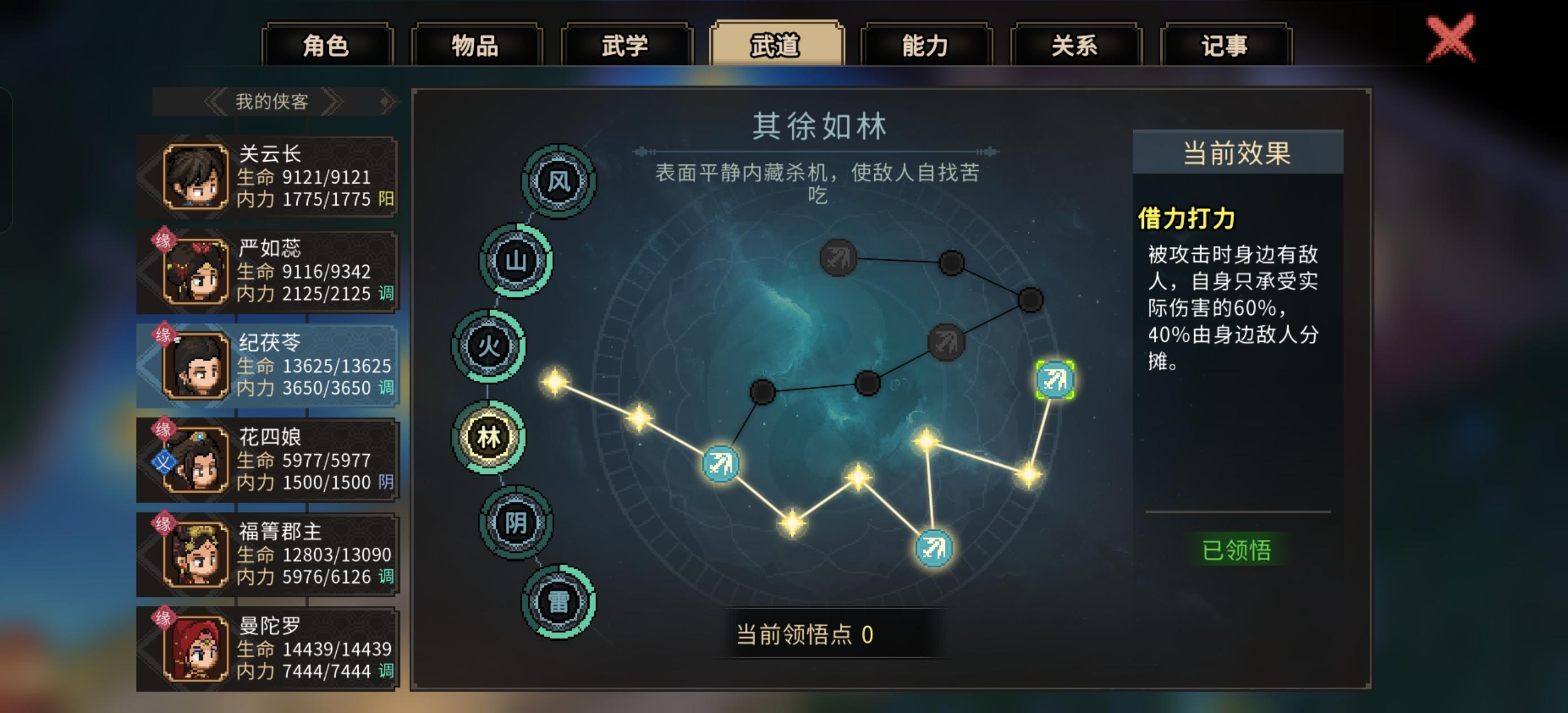Click the leftmost blue archer node

720,465
